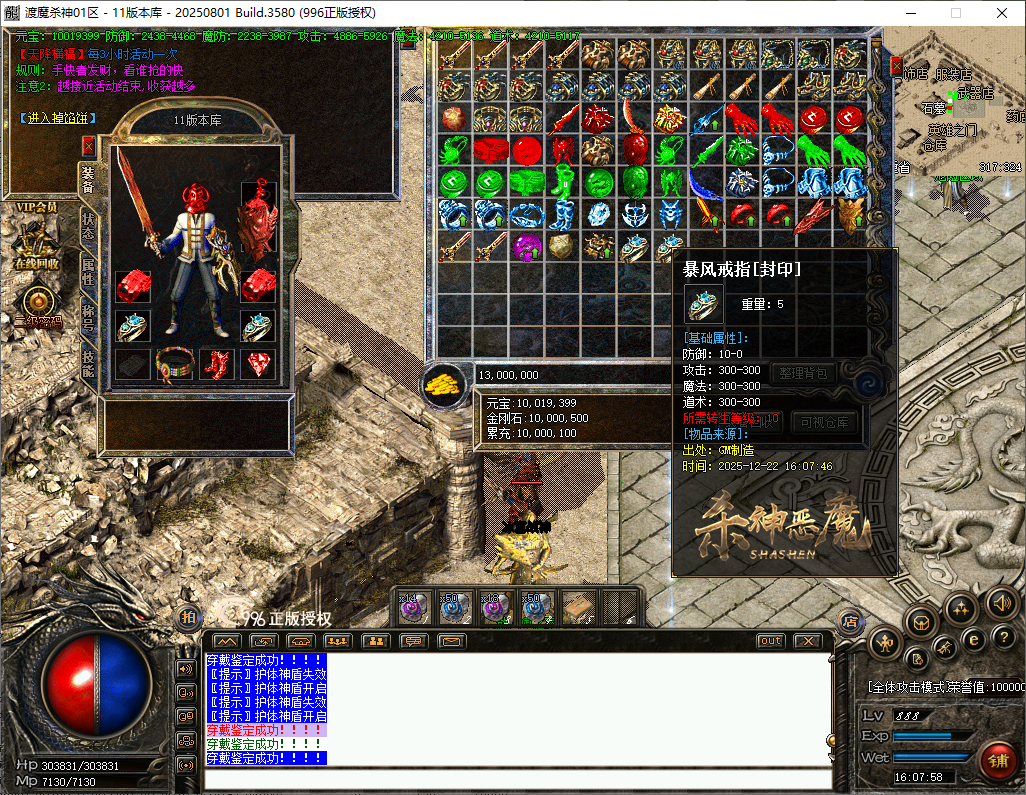The image size is (1026, 795).
Task: Click the gold ingot pile icon
Action: (x=441, y=384)
